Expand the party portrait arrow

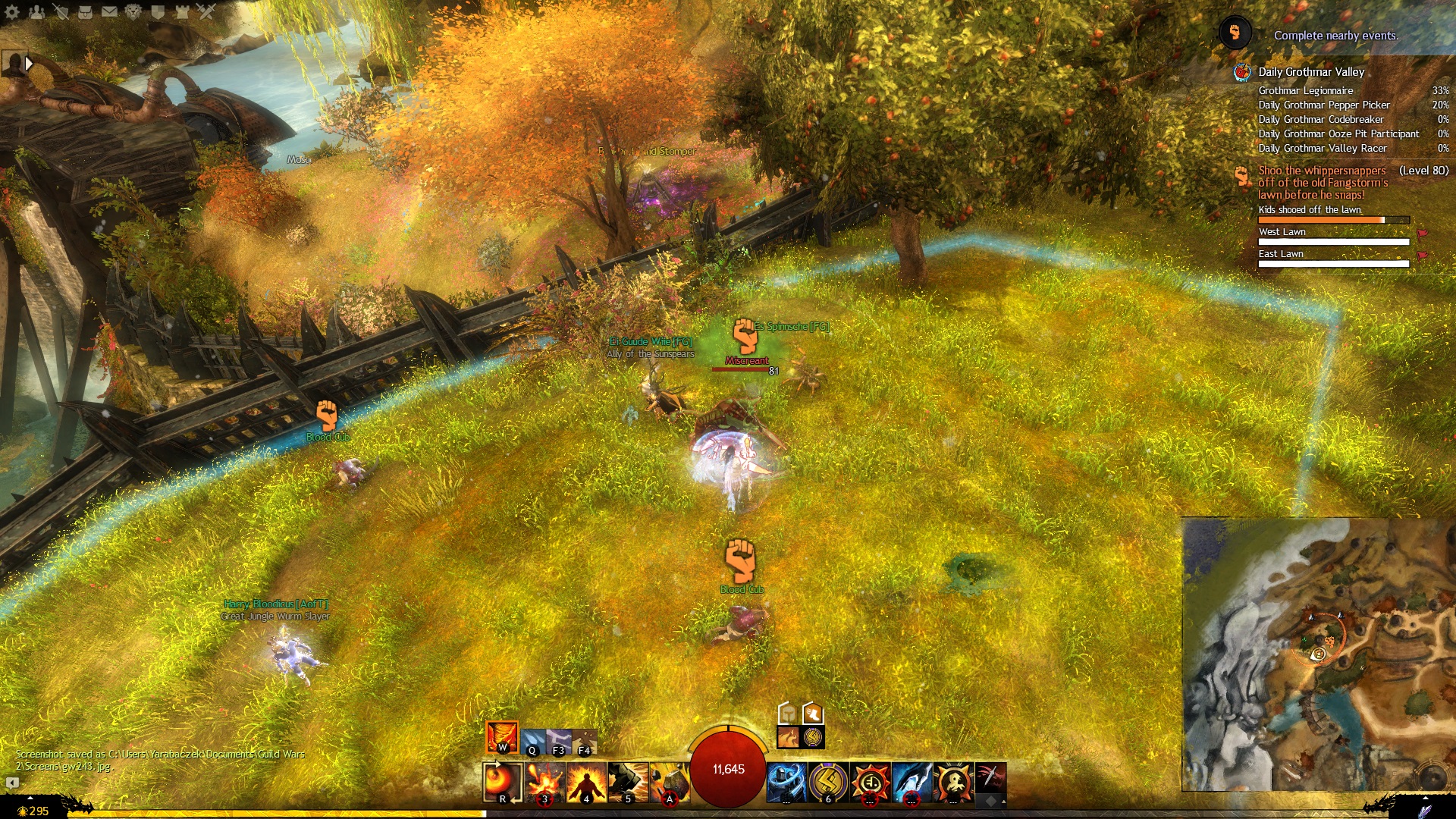pos(29,64)
